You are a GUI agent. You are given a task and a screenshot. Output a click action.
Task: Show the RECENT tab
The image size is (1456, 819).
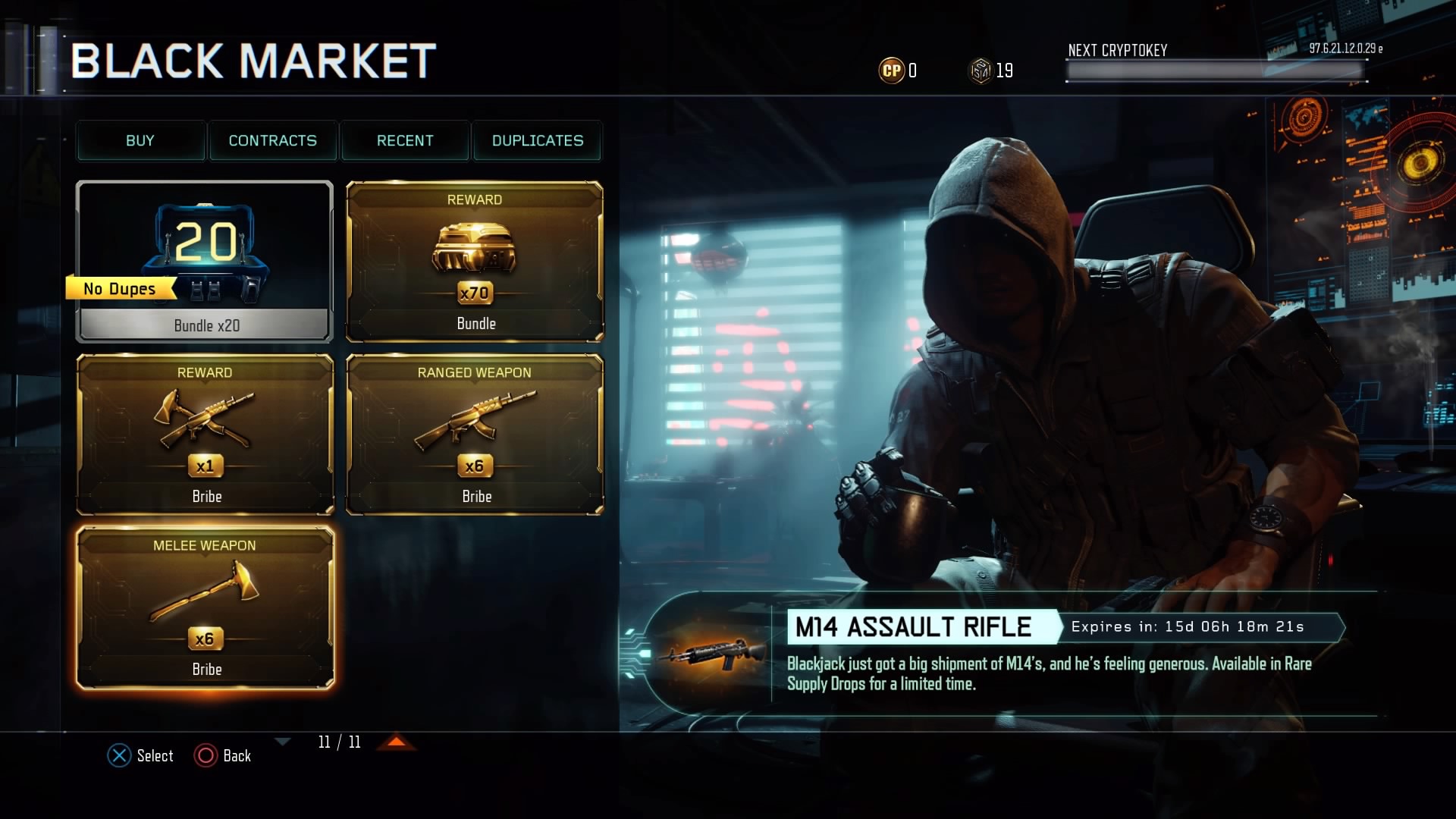[x=405, y=141]
